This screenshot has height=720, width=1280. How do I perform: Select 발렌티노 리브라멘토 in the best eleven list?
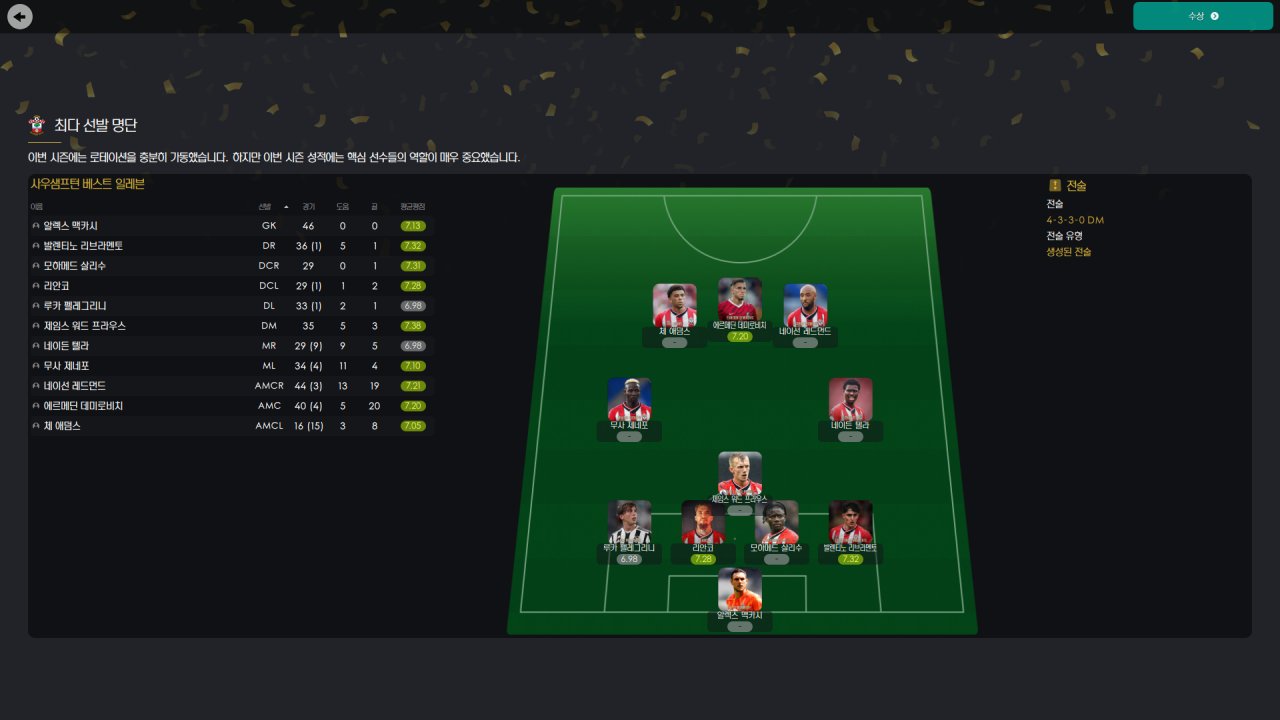coord(83,246)
